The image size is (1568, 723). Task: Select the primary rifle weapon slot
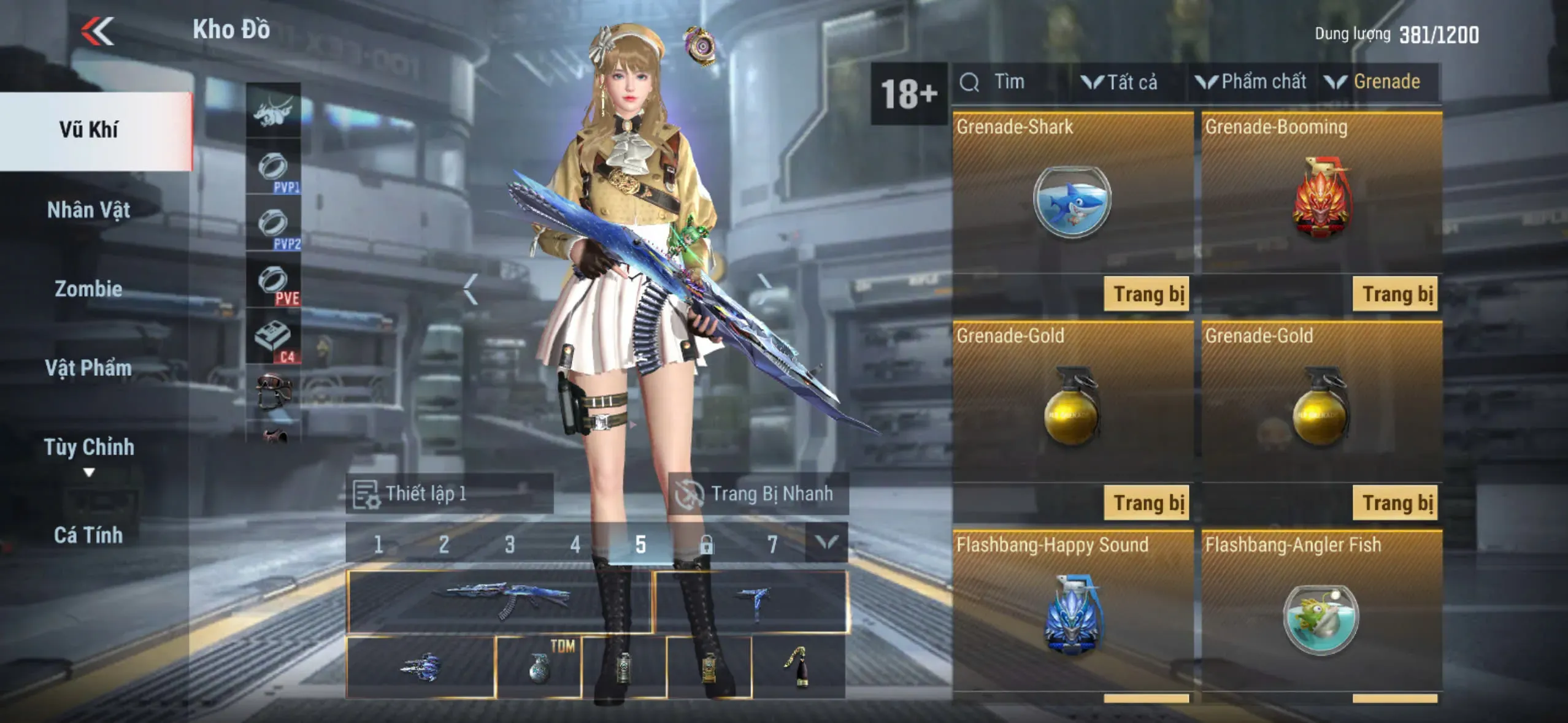click(499, 601)
